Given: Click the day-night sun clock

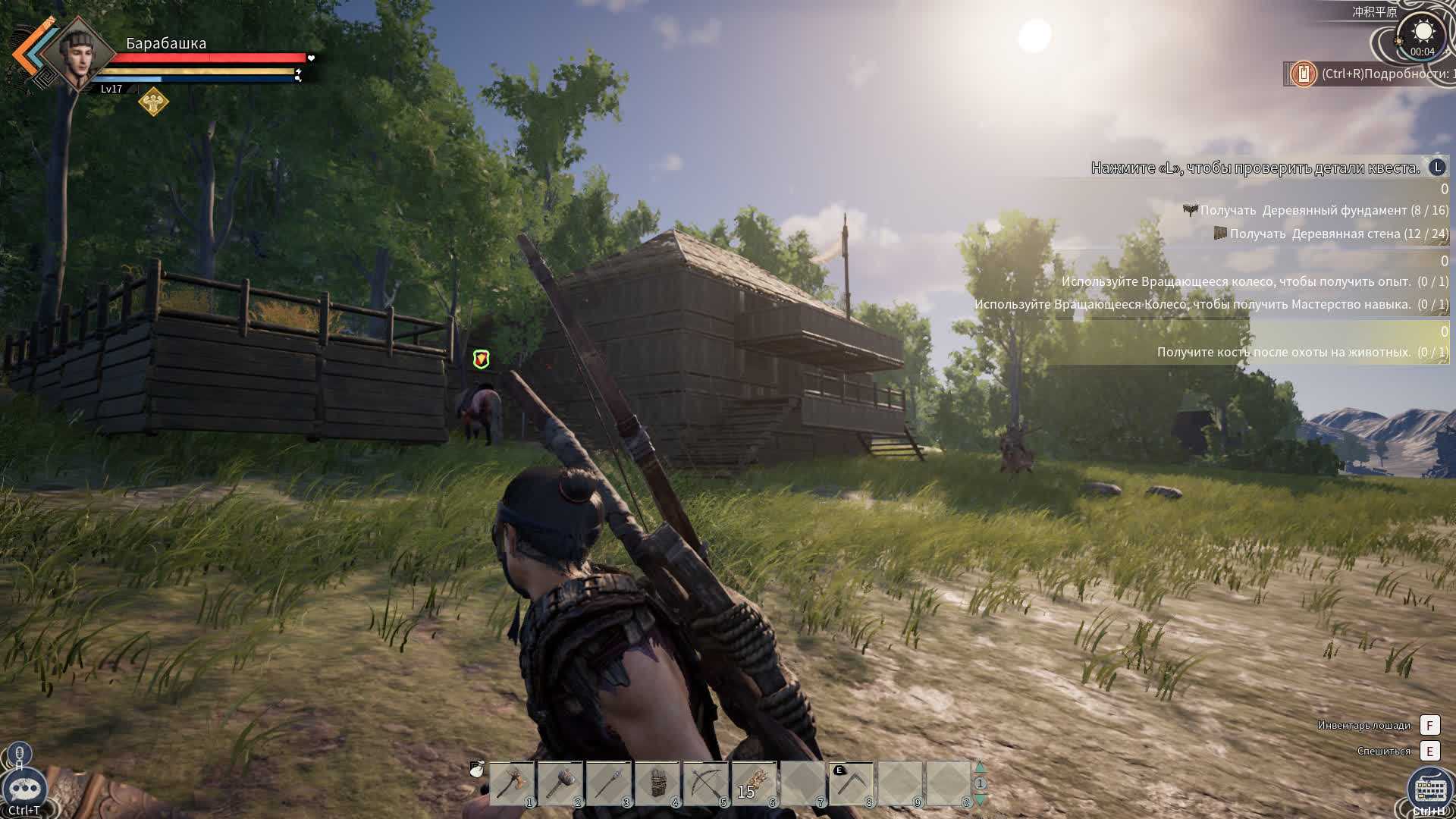Looking at the screenshot, I should pyautogui.click(x=1423, y=35).
